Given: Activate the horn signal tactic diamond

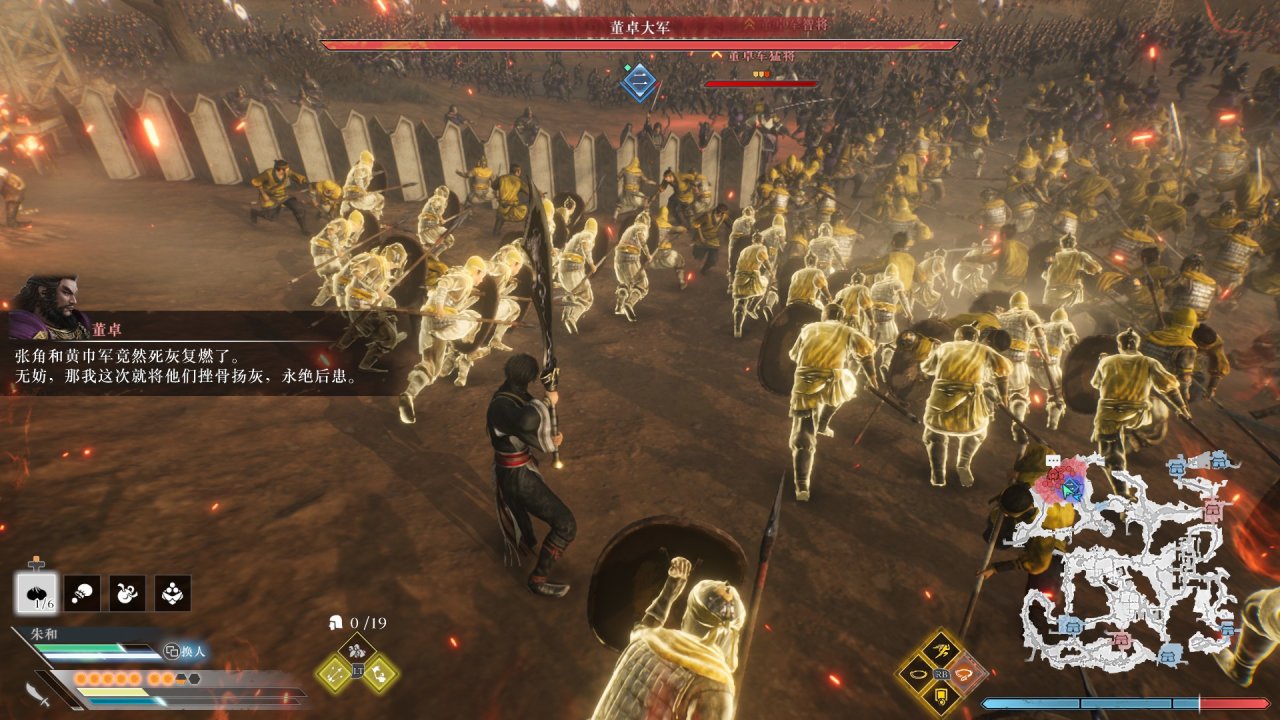Looking at the screenshot, I should 380,673.
